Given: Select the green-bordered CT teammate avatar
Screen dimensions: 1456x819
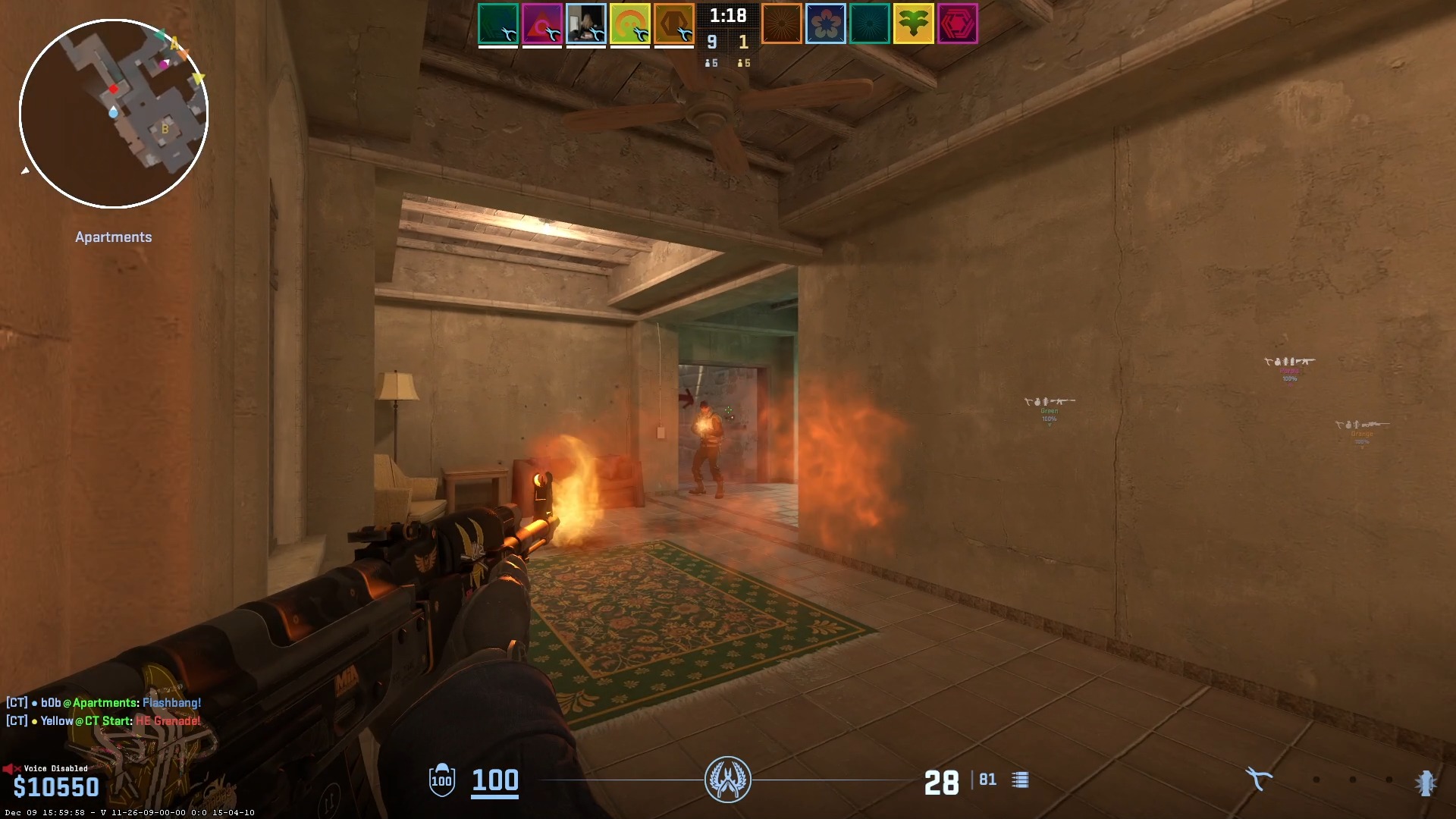Looking at the screenshot, I should coord(498,24).
